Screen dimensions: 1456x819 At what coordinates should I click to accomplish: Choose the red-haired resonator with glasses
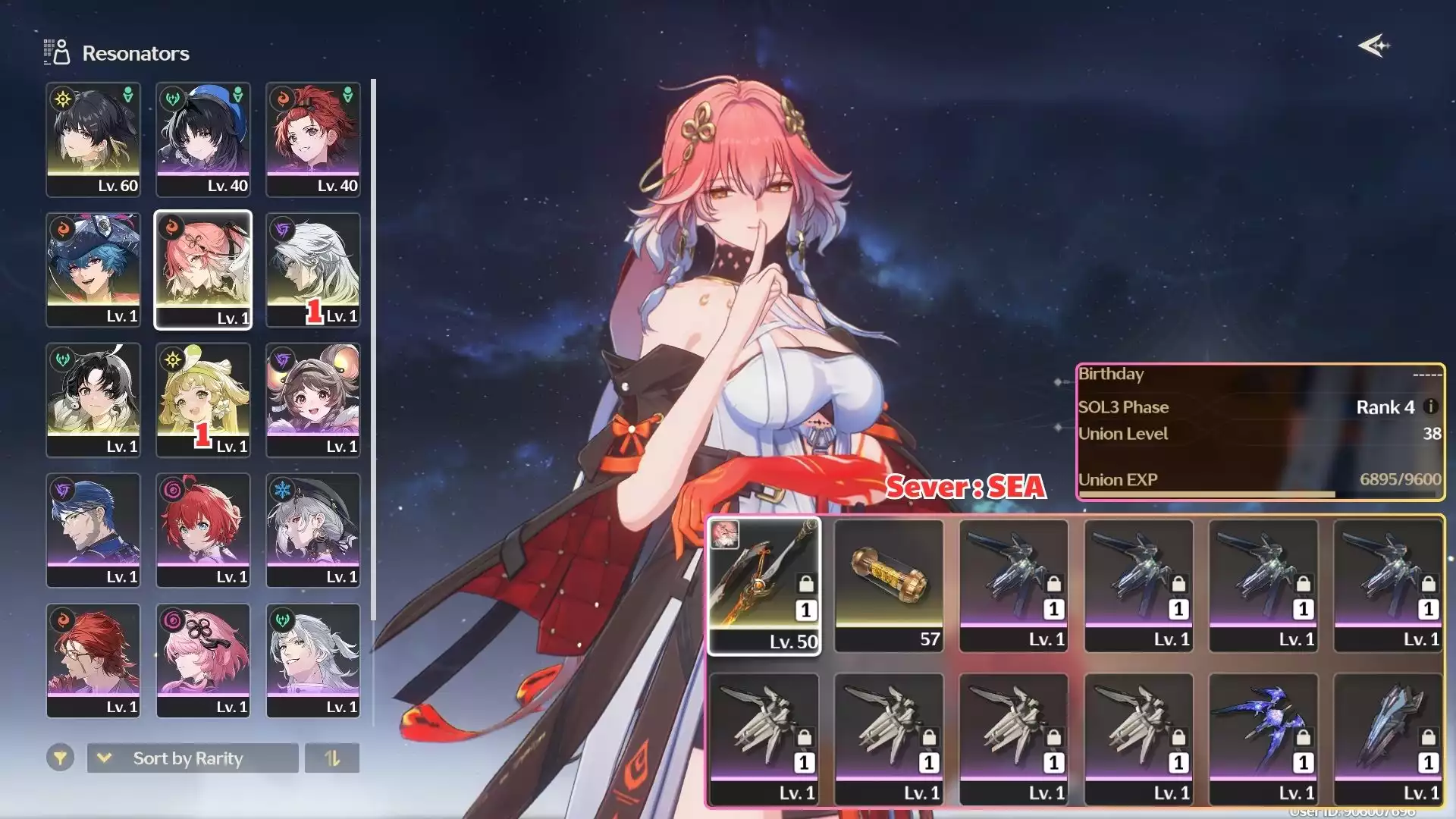(x=93, y=661)
